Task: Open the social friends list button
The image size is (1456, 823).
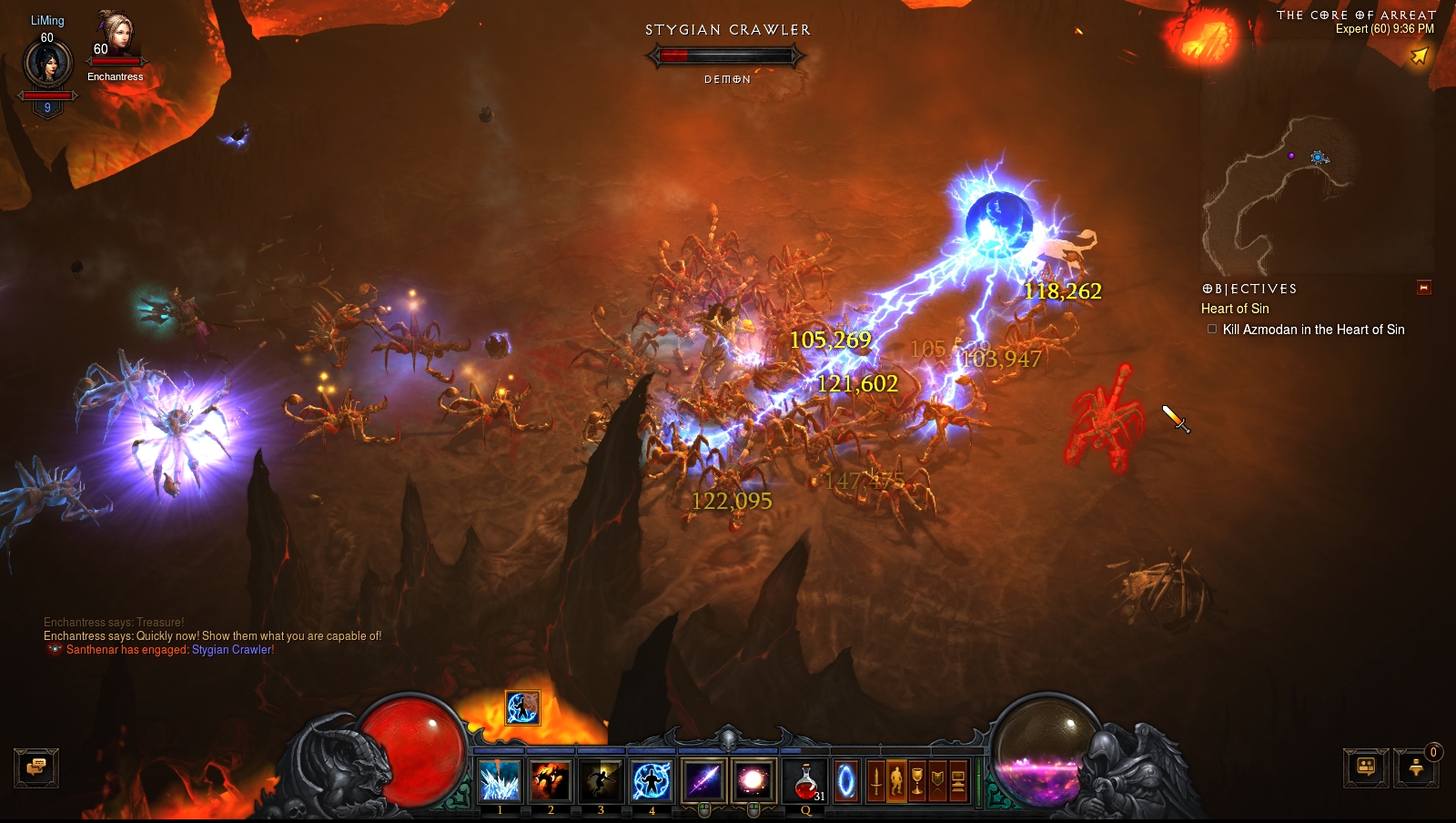Action: 1366,767
